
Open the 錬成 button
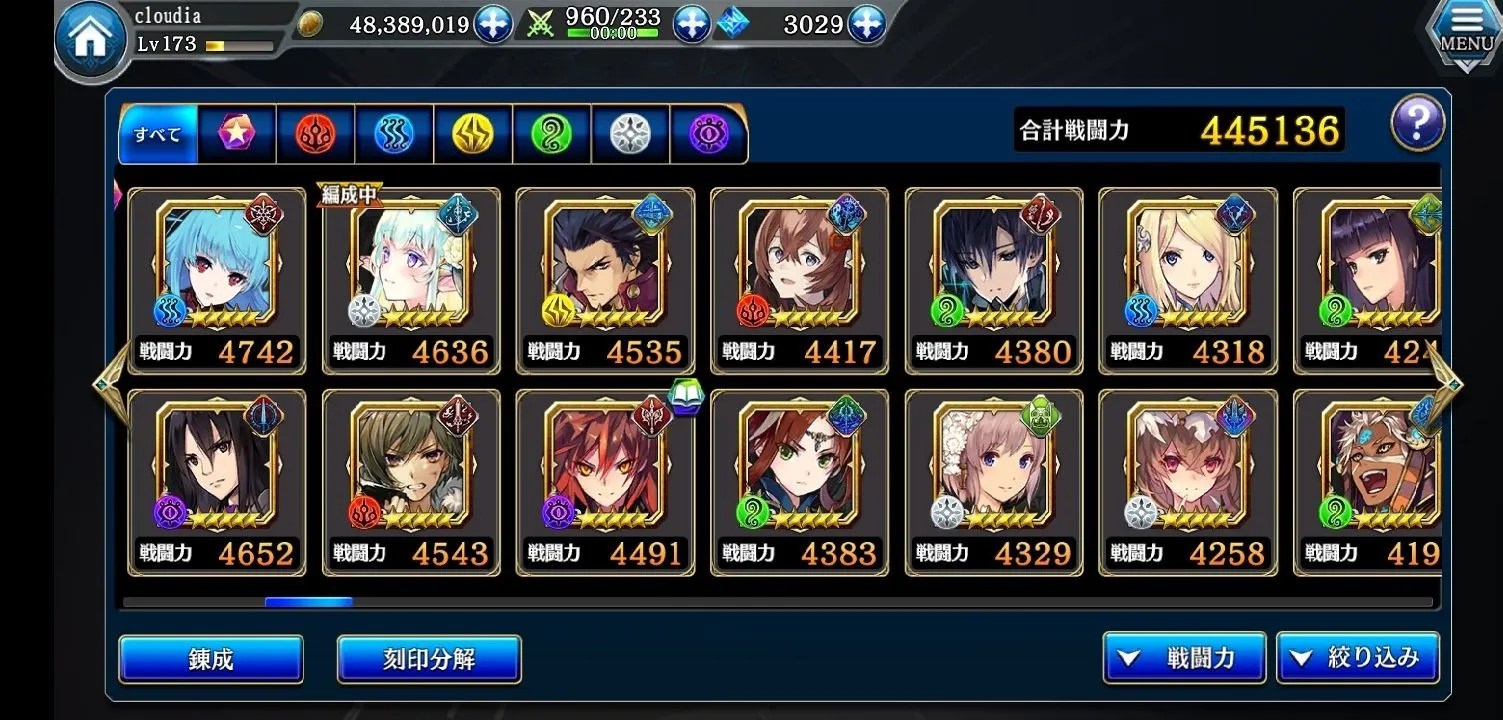(211, 659)
